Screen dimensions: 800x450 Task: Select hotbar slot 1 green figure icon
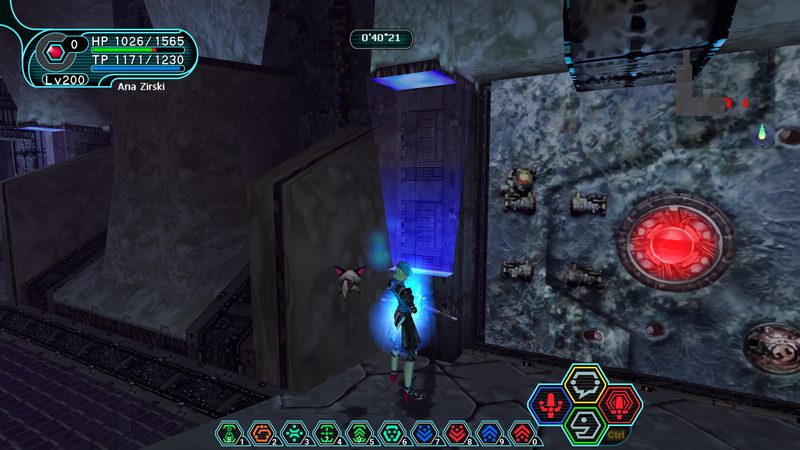pyautogui.click(x=229, y=433)
